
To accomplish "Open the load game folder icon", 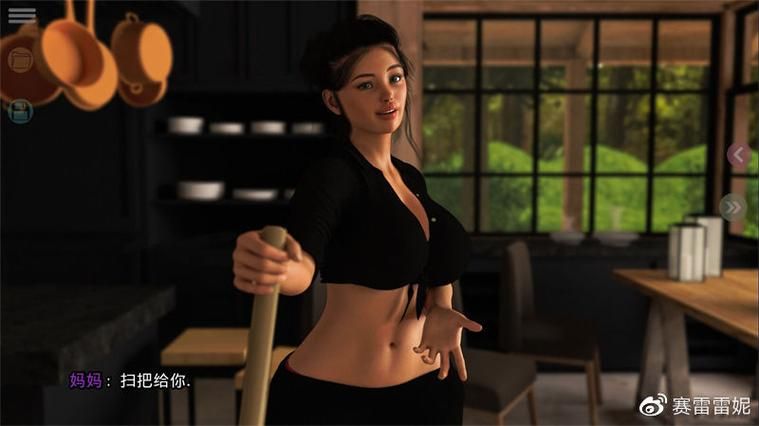I will [x=20, y=60].
